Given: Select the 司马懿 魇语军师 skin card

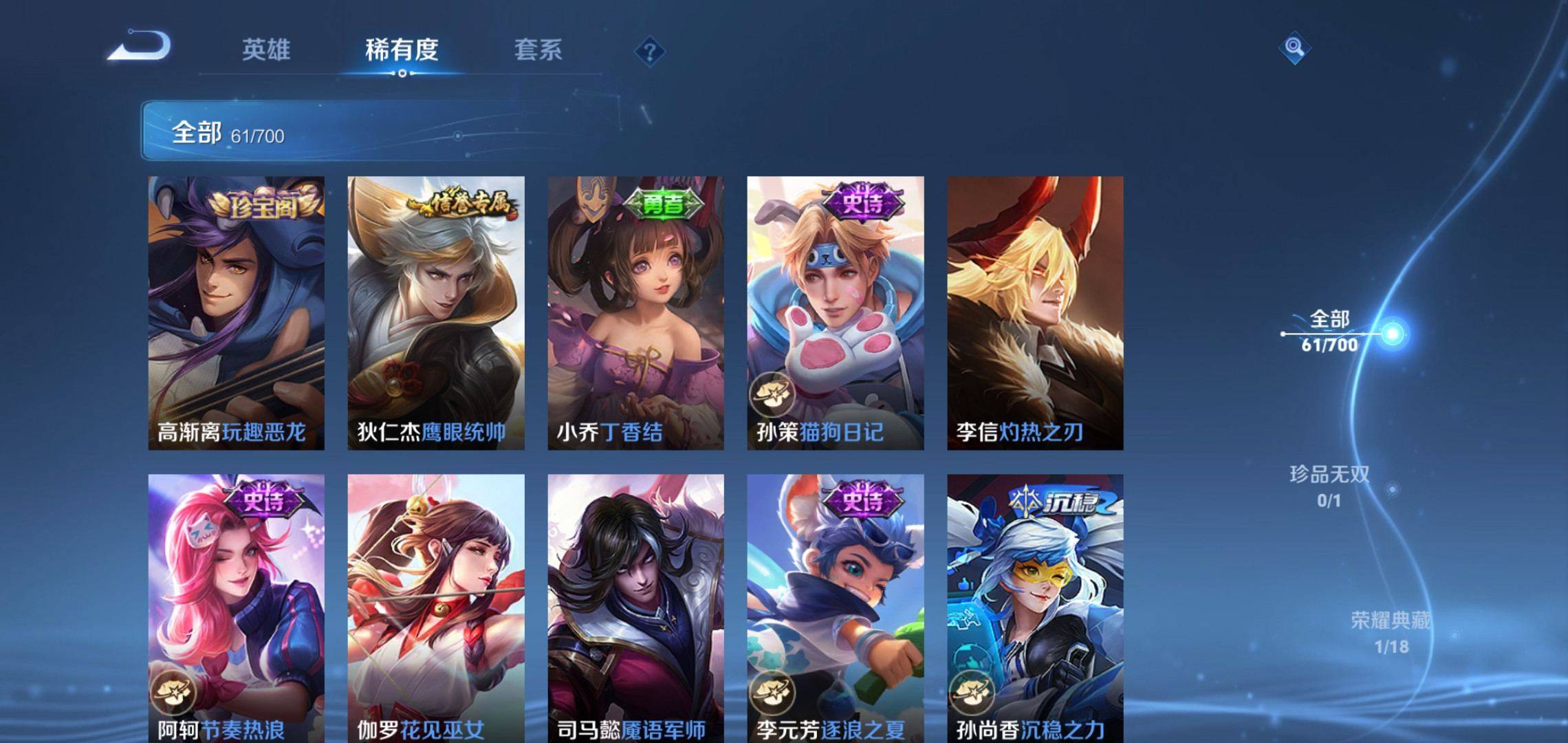Looking at the screenshot, I should pyautogui.click(x=635, y=609).
